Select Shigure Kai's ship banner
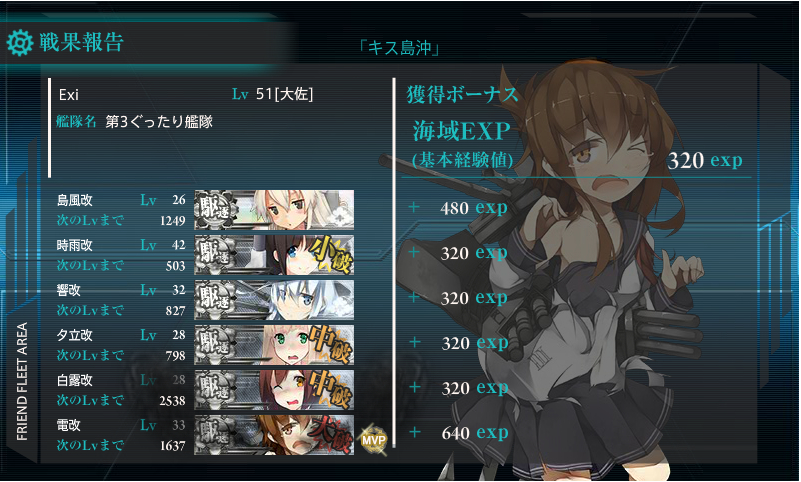This screenshot has width=801, height=482. (x=274, y=253)
